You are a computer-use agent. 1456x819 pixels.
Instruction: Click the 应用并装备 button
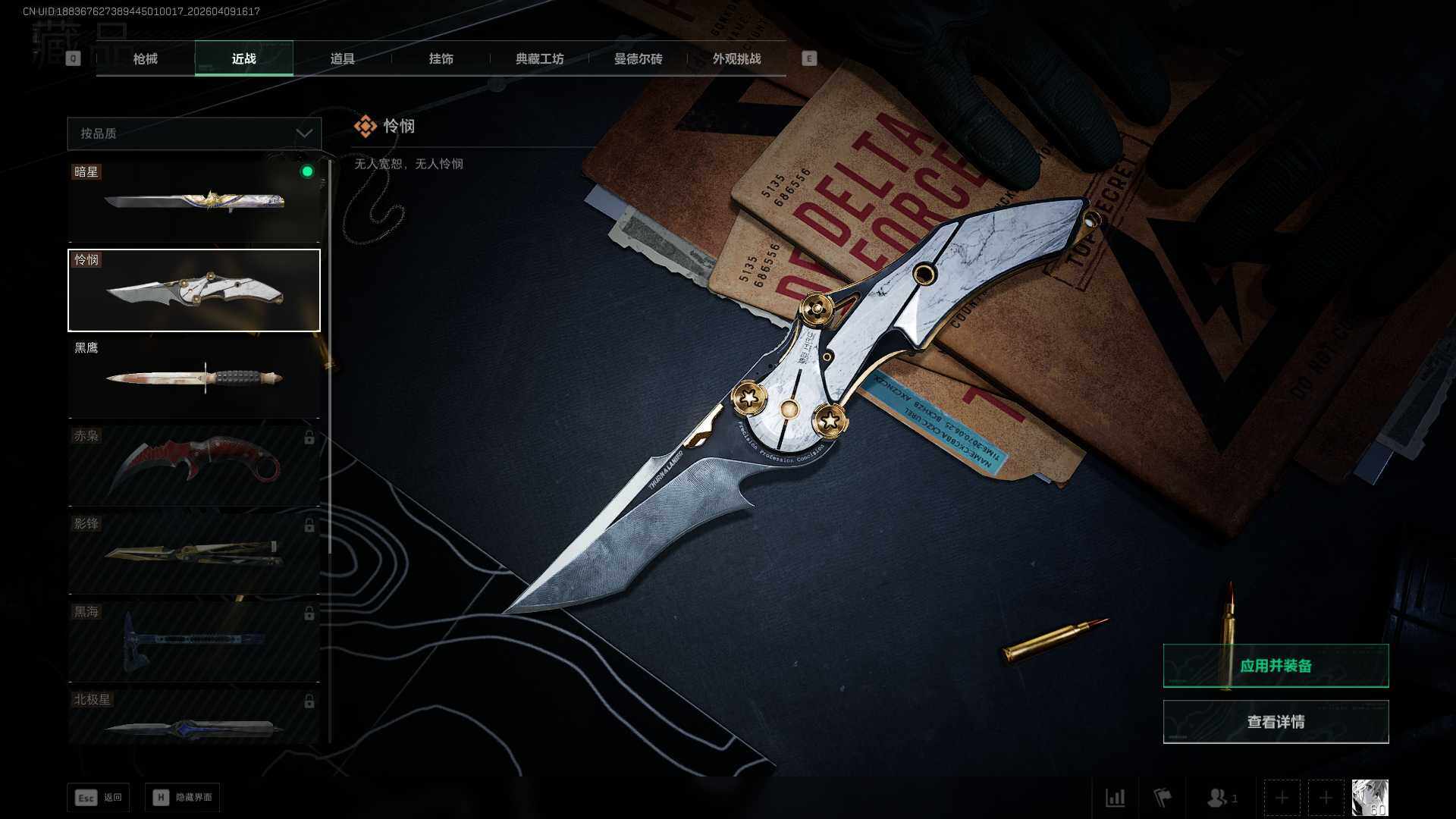pyautogui.click(x=1276, y=666)
